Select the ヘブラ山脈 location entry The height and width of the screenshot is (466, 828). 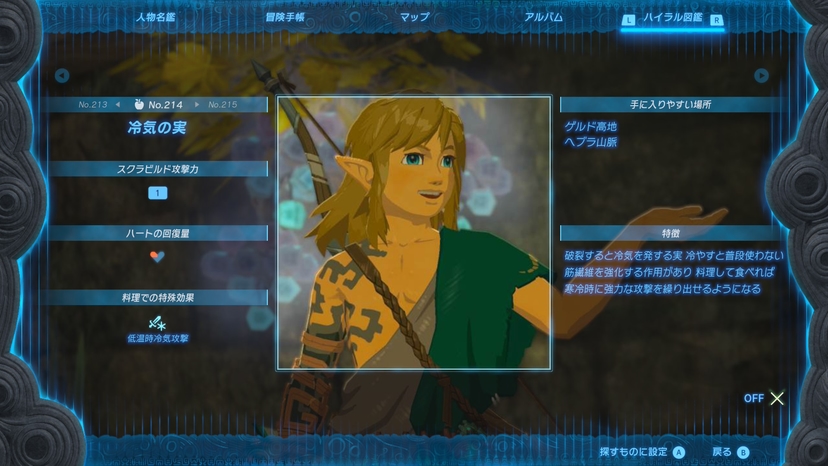590,142
